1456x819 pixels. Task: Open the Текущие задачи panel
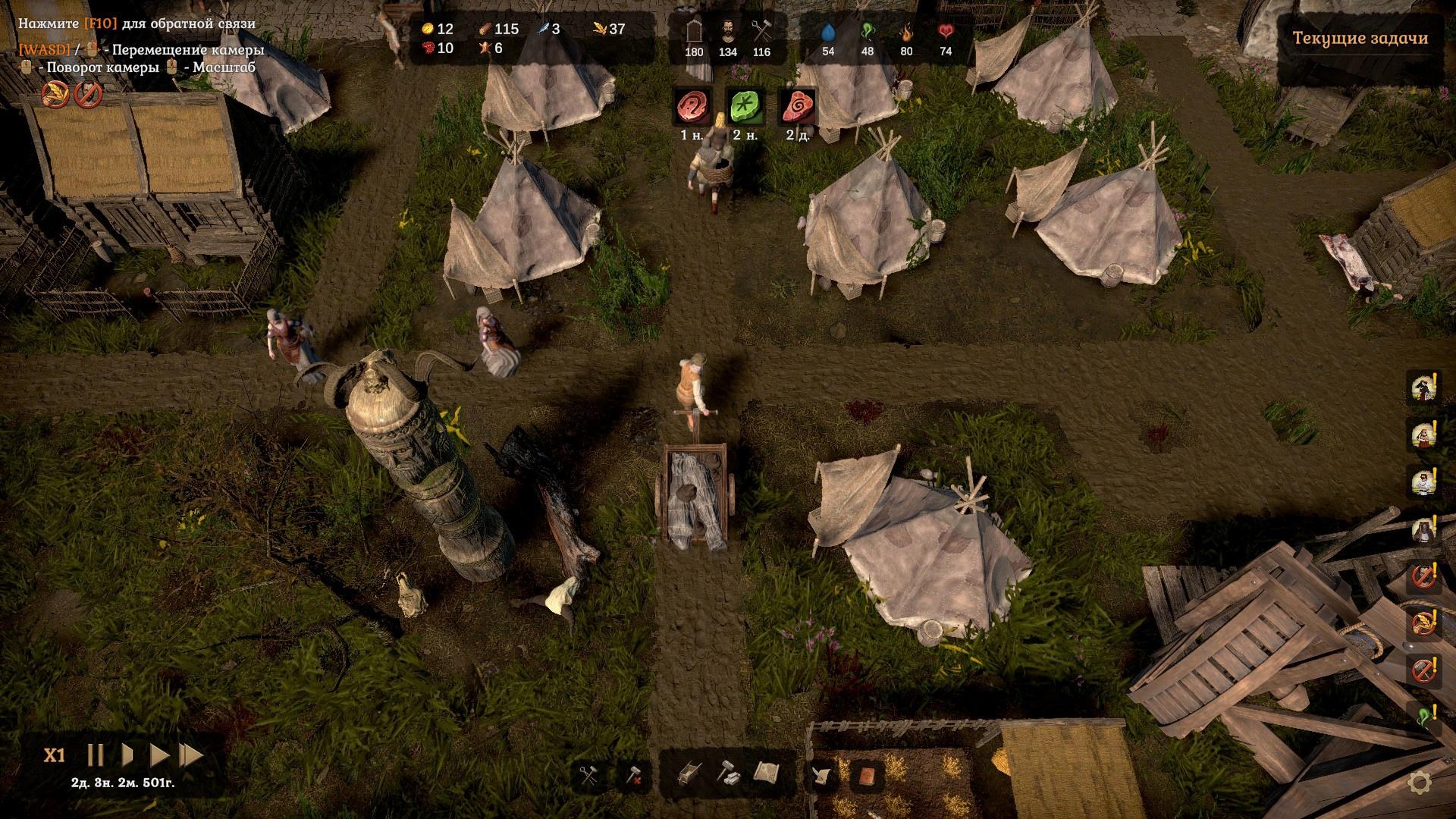(x=1360, y=39)
